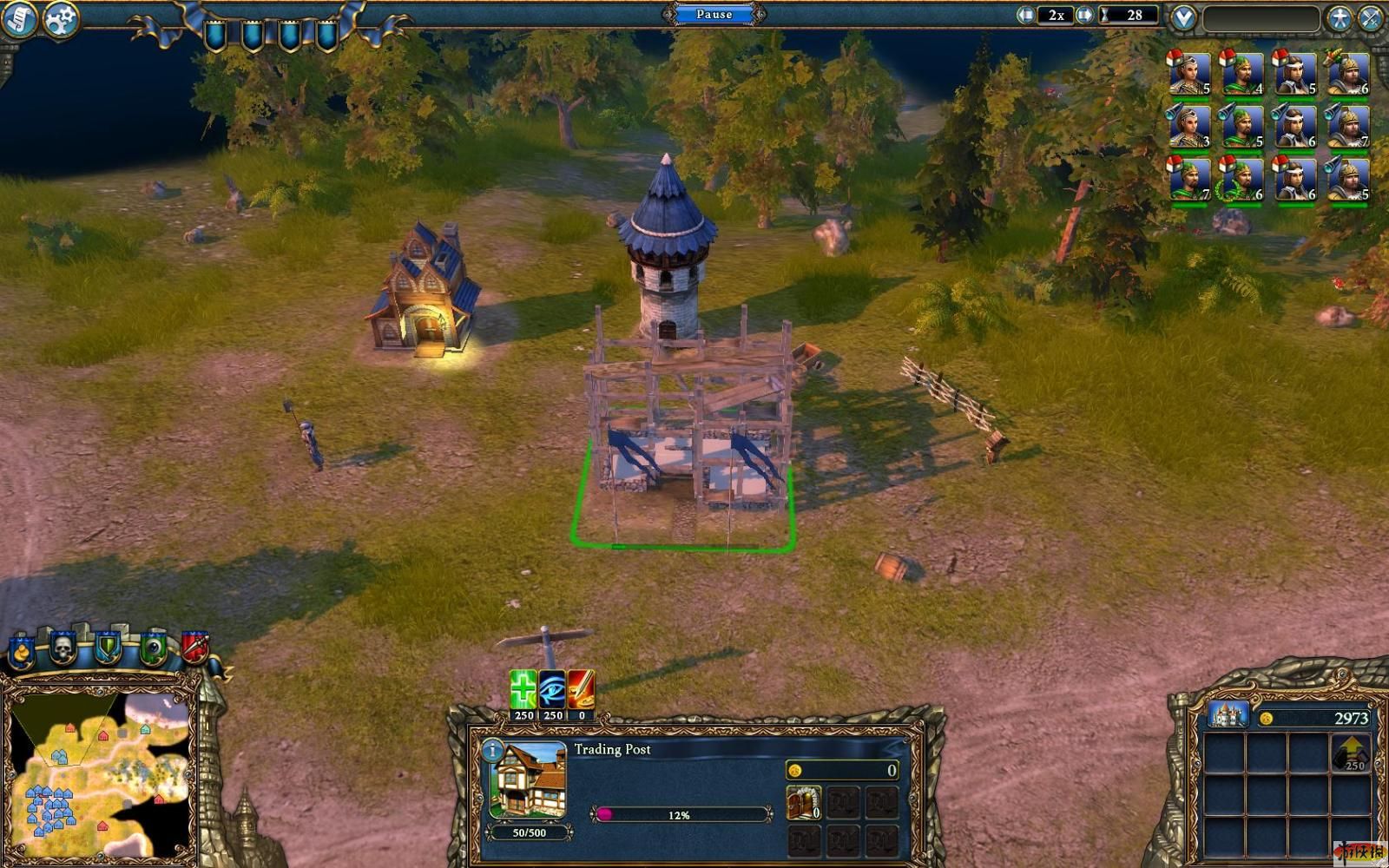Image resolution: width=1389 pixels, height=868 pixels.
Task: Cast the green cross healing spell
Action: pos(523,690)
